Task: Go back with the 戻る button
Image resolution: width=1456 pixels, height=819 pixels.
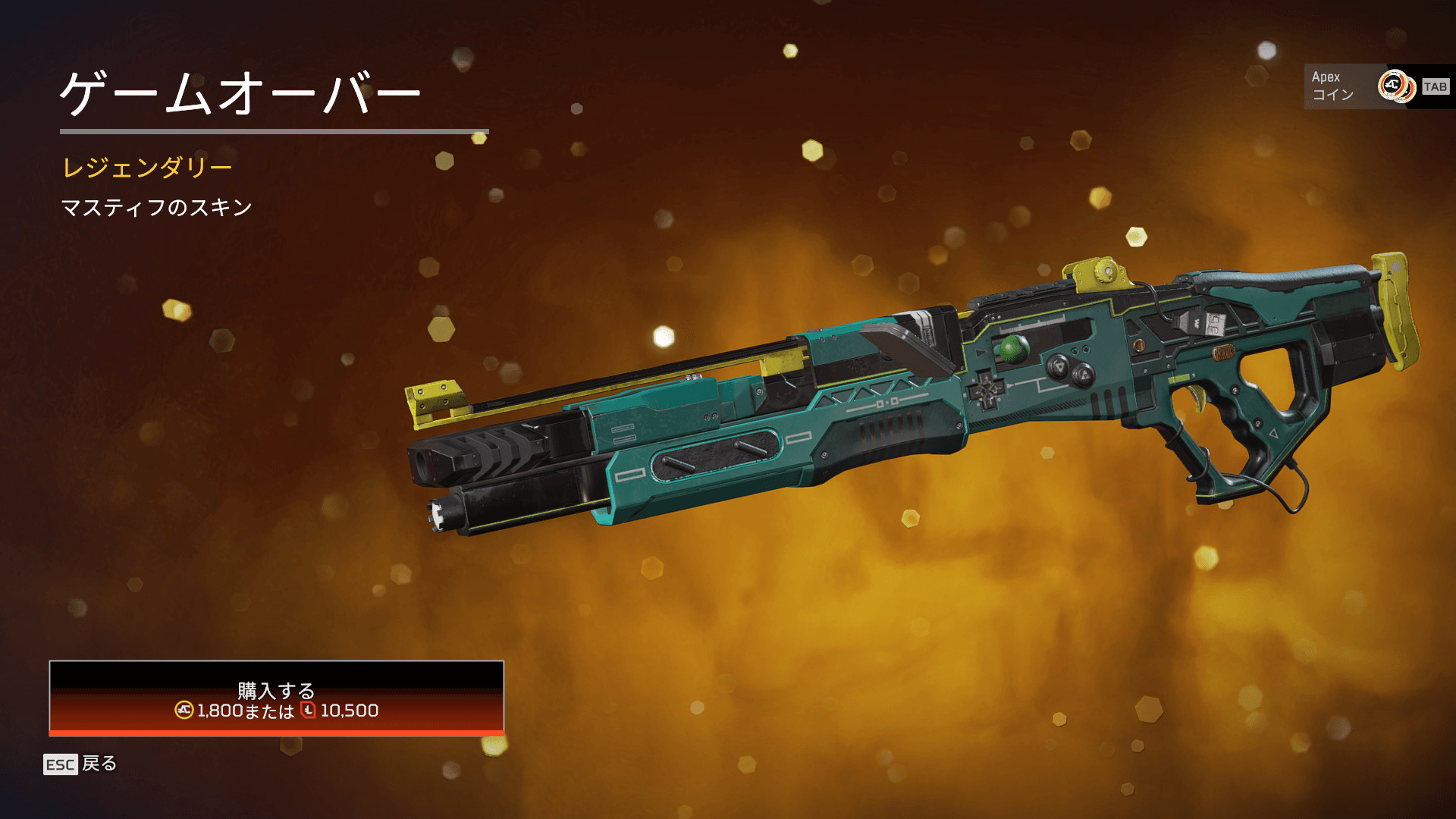Action: coord(80,764)
